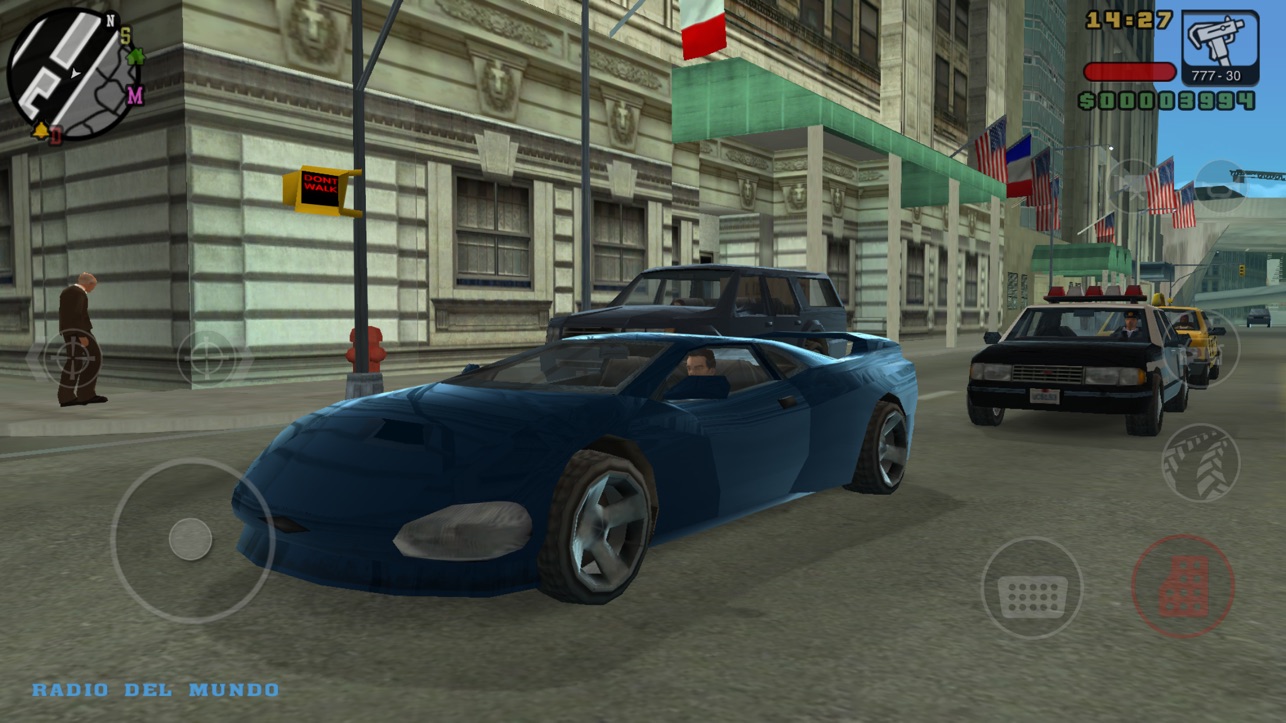Select next target with the right crosshair icon

(208, 356)
